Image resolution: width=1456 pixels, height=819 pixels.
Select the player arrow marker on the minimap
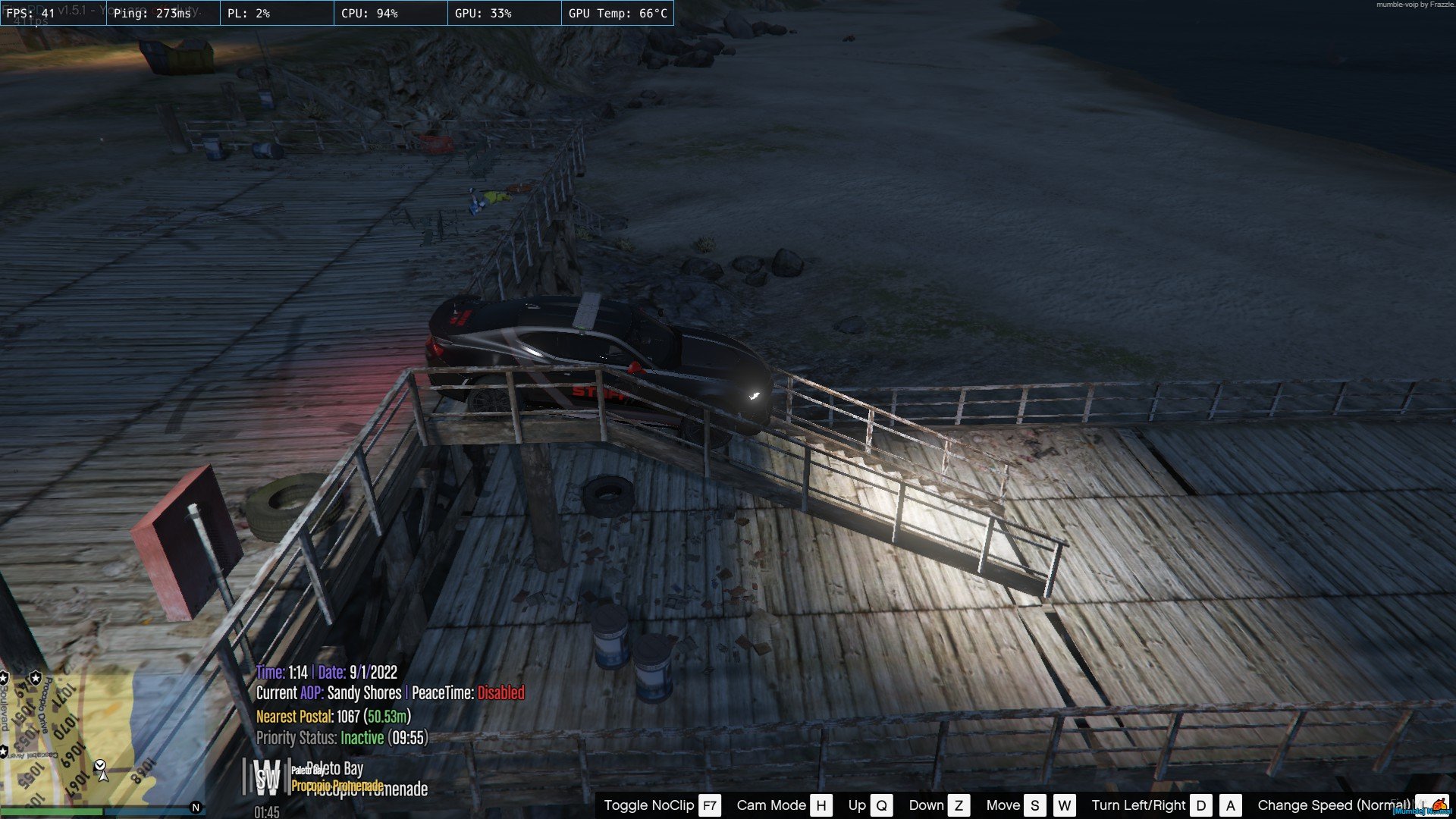(103, 774)
